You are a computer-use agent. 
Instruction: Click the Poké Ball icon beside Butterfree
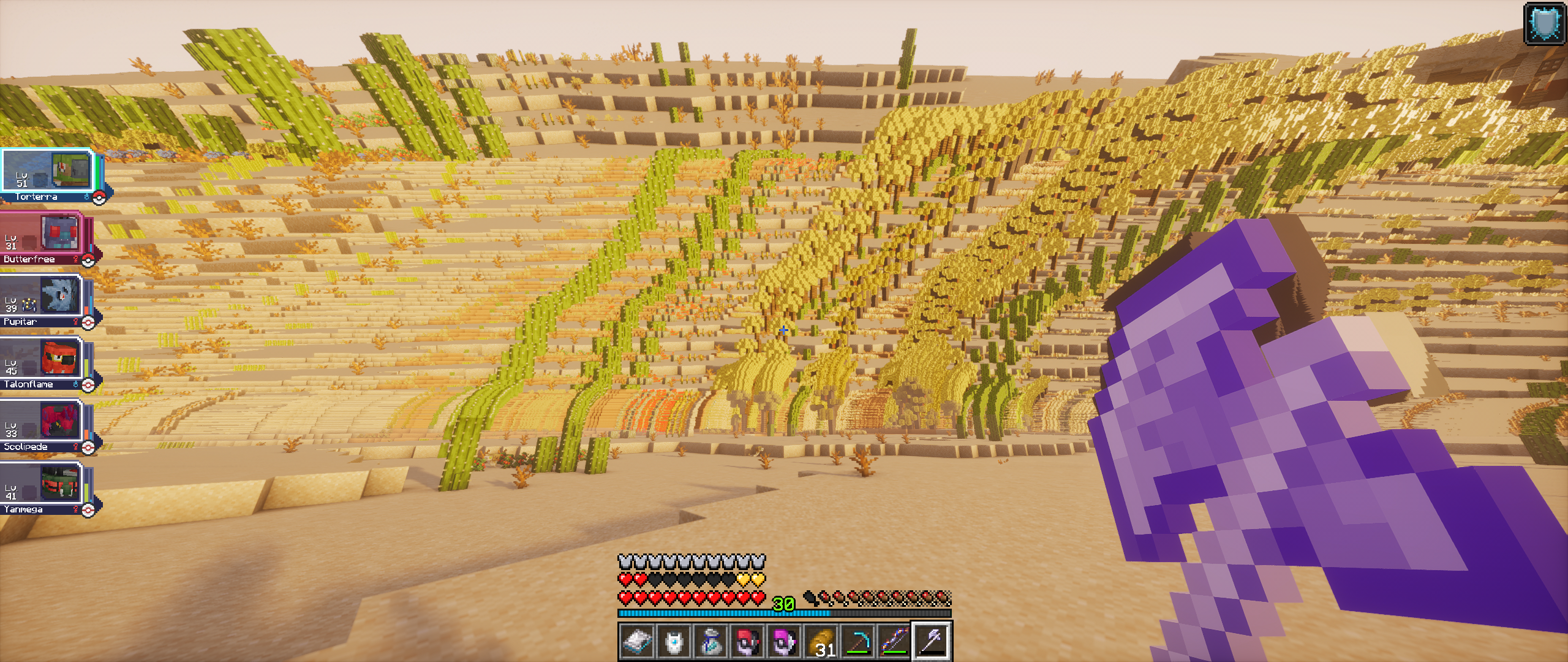88,259
